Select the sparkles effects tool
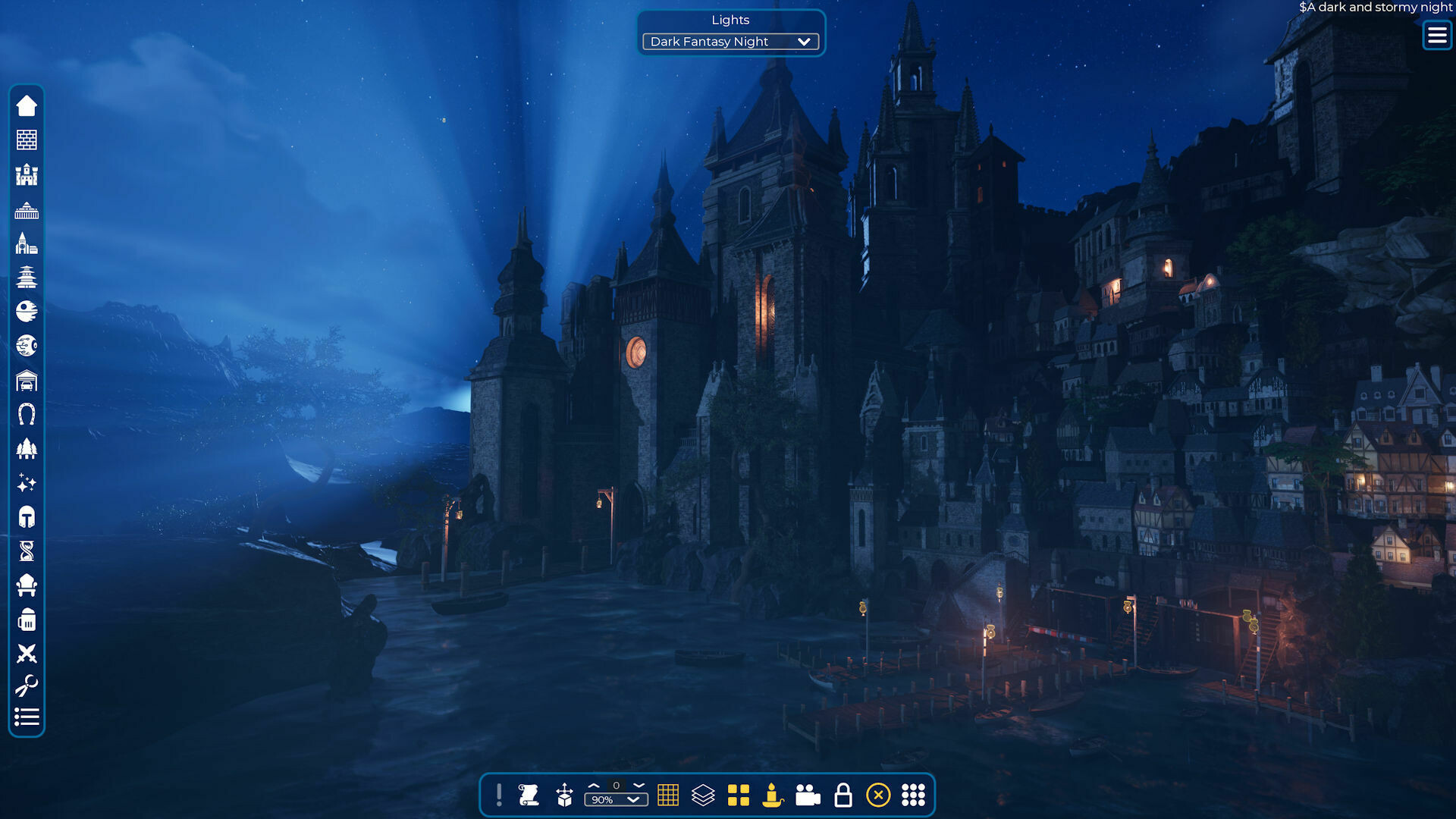 (x=27, y=482)
